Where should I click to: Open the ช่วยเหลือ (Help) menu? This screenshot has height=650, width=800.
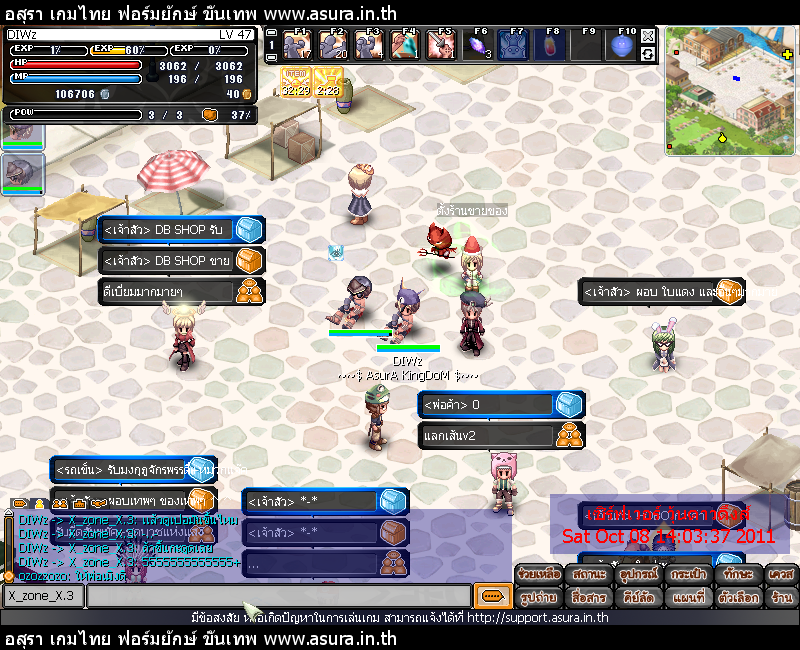(538, 574)
